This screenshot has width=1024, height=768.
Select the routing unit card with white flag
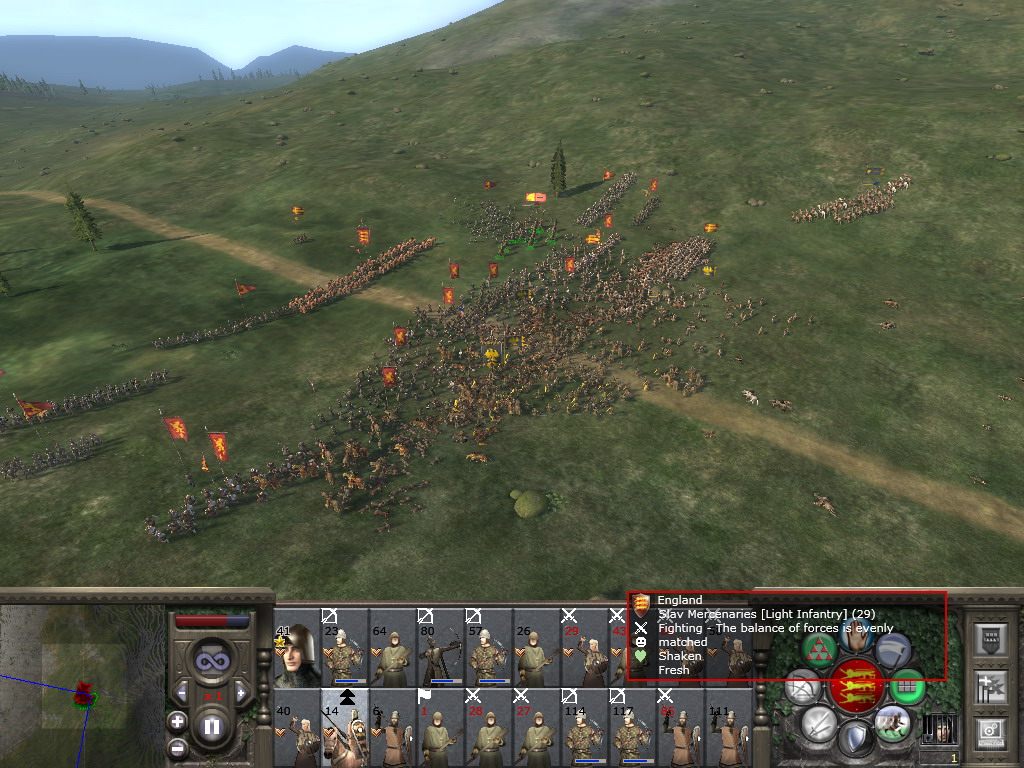point(440,728)
